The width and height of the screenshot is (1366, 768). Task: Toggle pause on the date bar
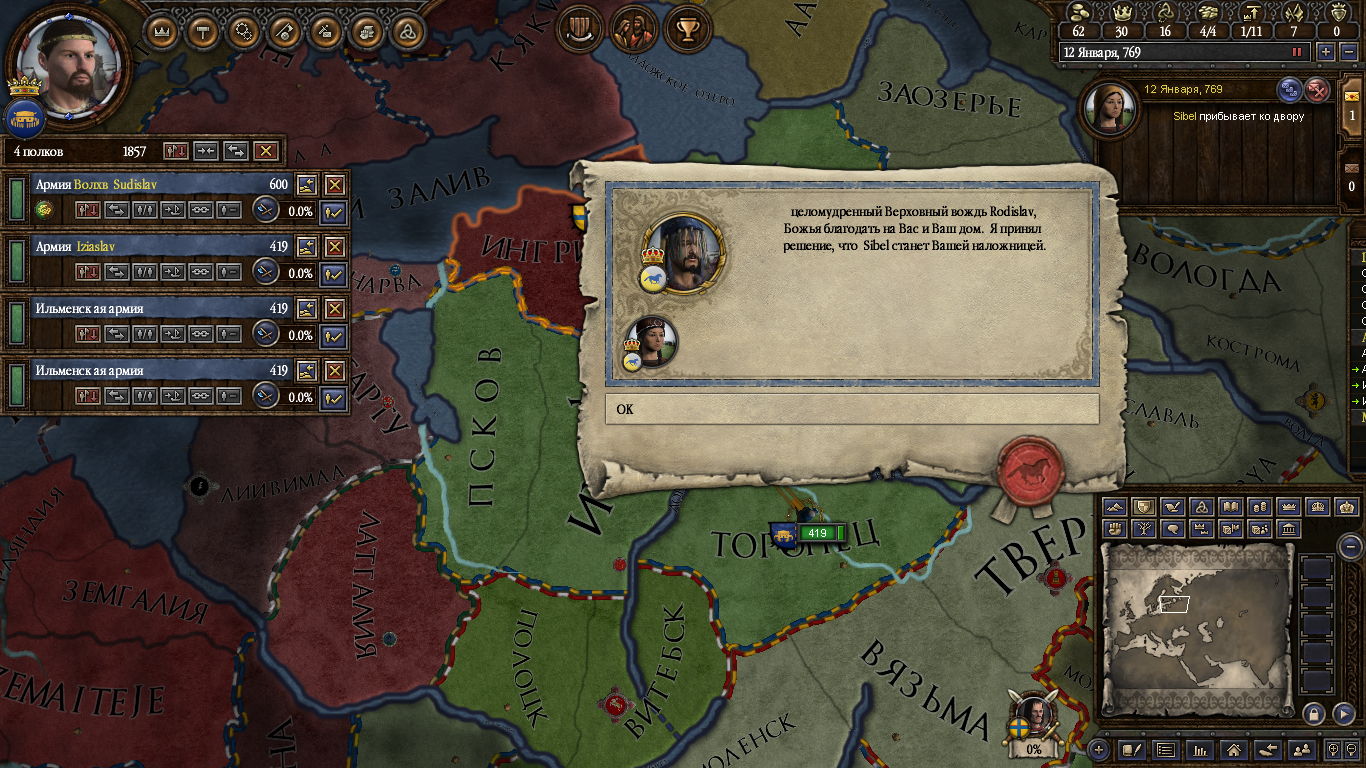(x=1298, y=52)
